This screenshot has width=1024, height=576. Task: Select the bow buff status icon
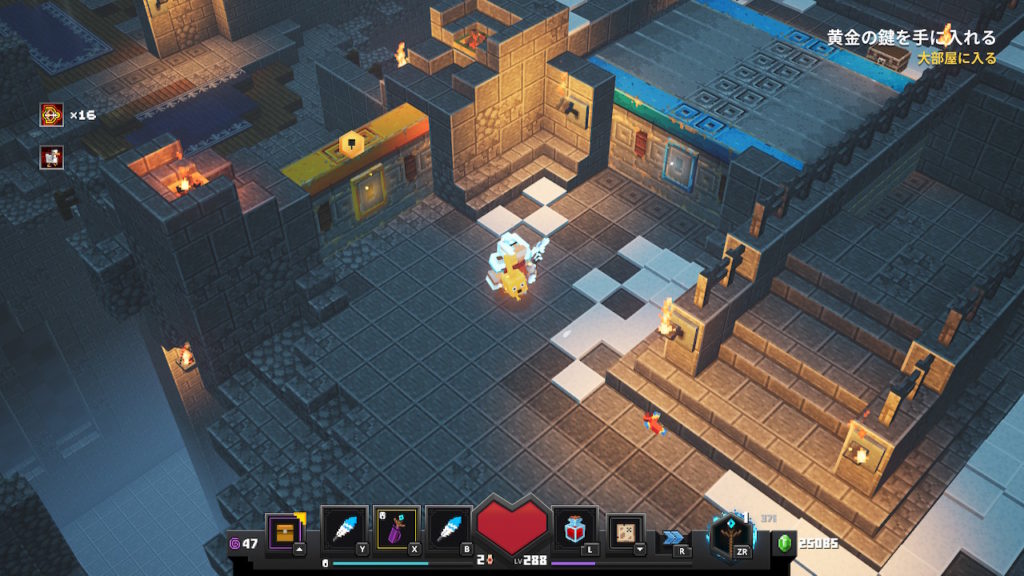(x=52, y=115)
